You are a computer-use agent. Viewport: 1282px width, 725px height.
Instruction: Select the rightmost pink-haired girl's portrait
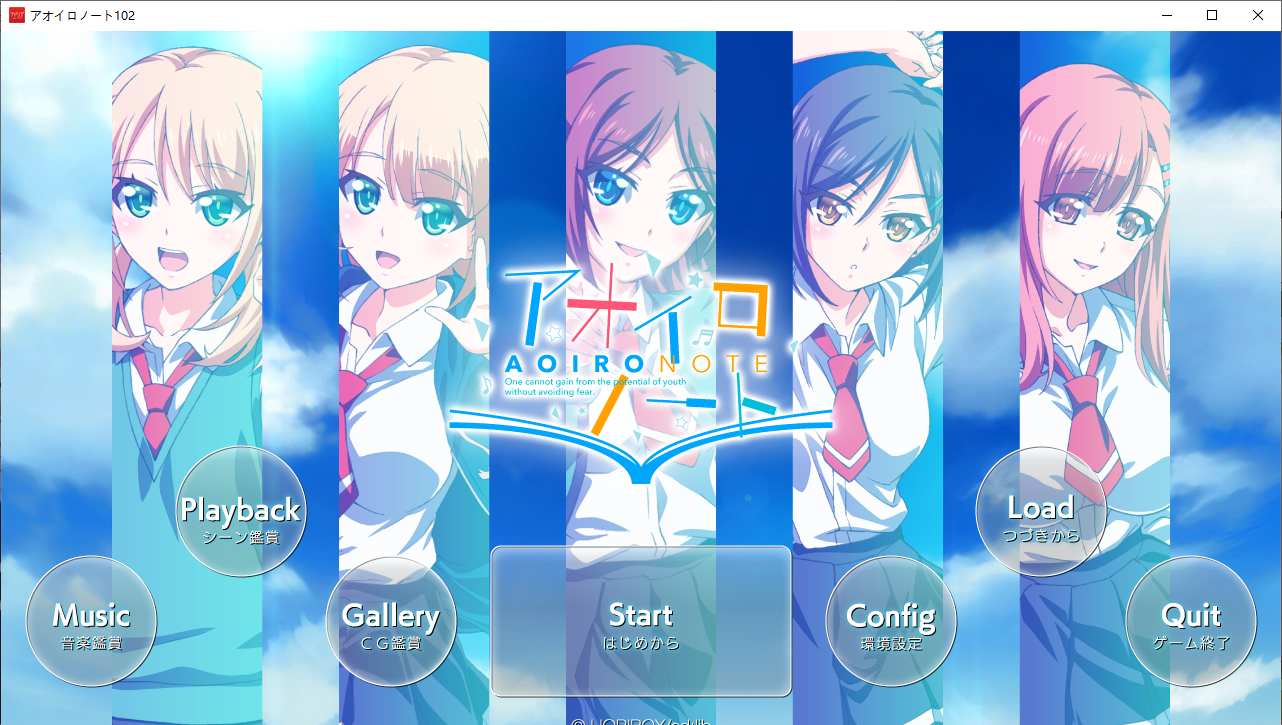tap(1095, 200)
